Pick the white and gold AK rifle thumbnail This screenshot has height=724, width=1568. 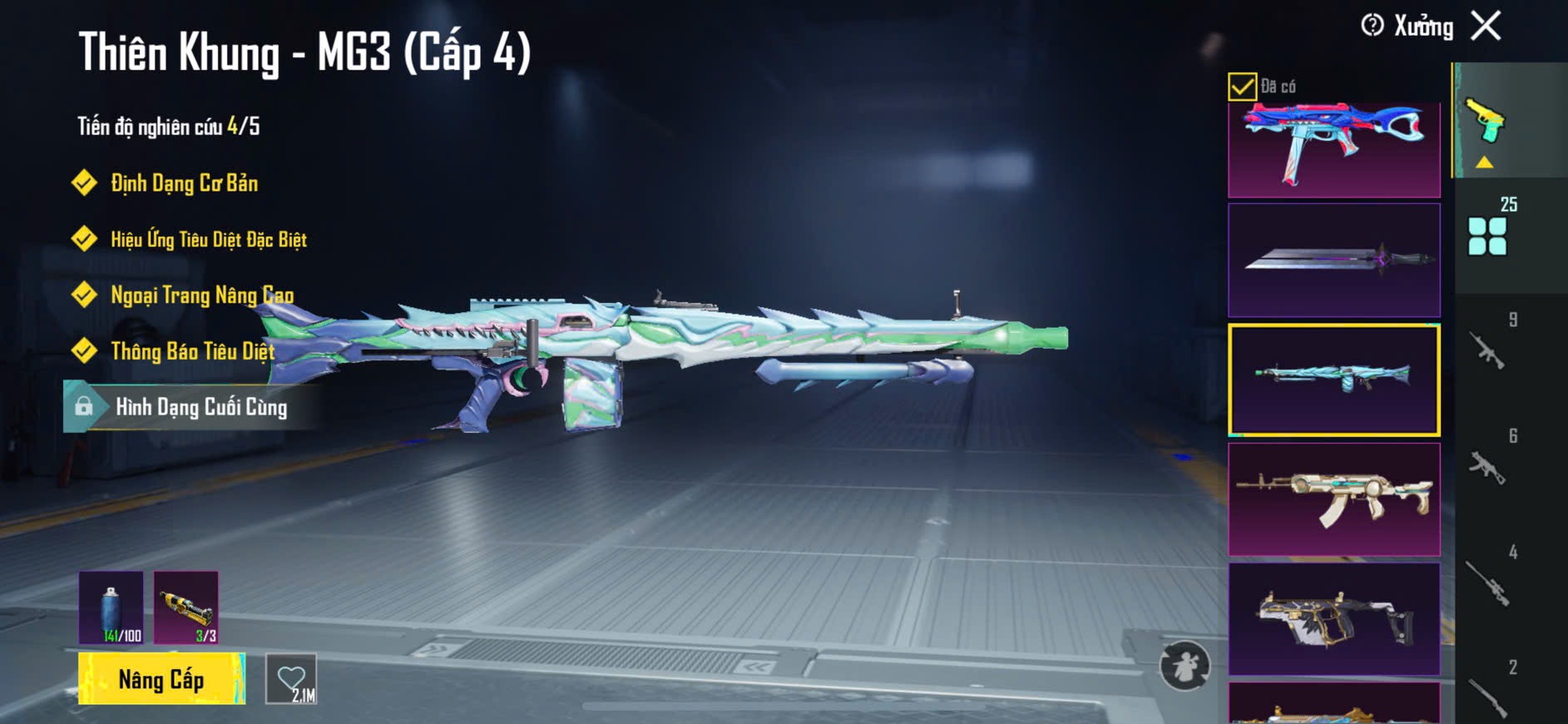point(1333,498)
